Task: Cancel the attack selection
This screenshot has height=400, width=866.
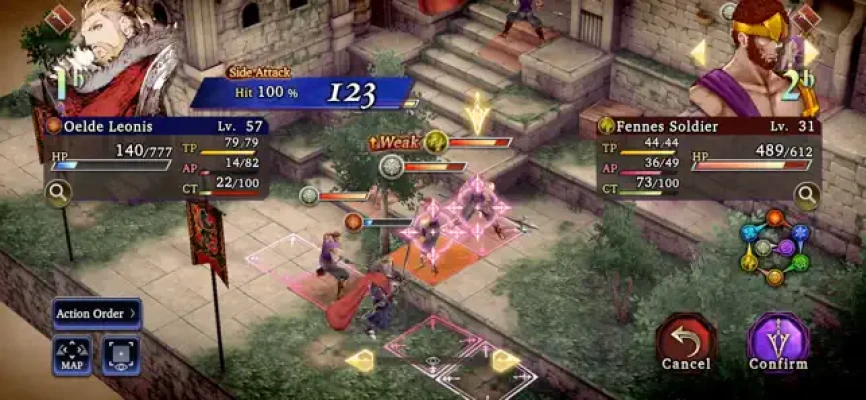Action: pos(685,340)
